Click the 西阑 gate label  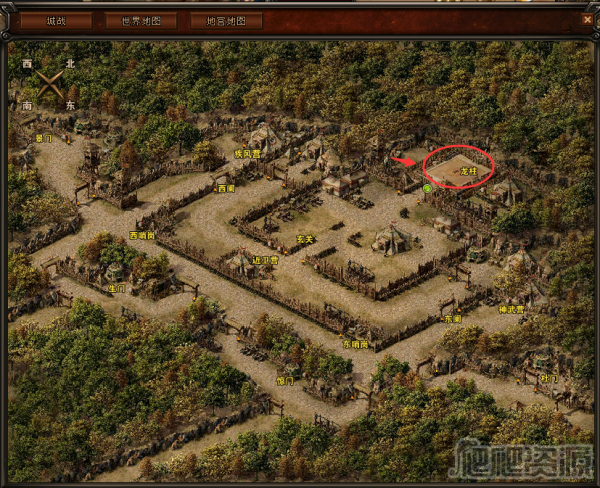point(225,187)
